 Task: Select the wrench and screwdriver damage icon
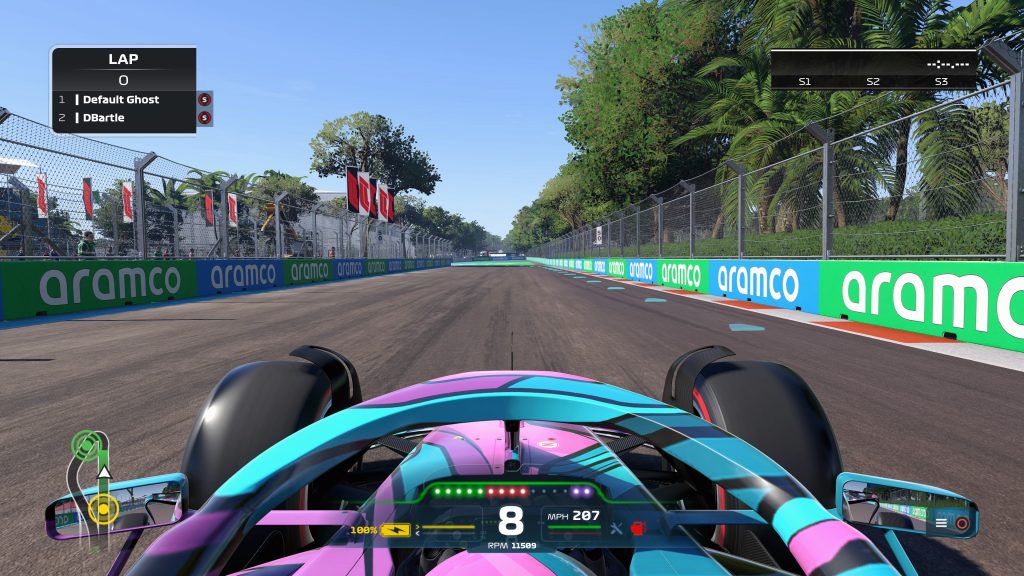click(617, 528)
